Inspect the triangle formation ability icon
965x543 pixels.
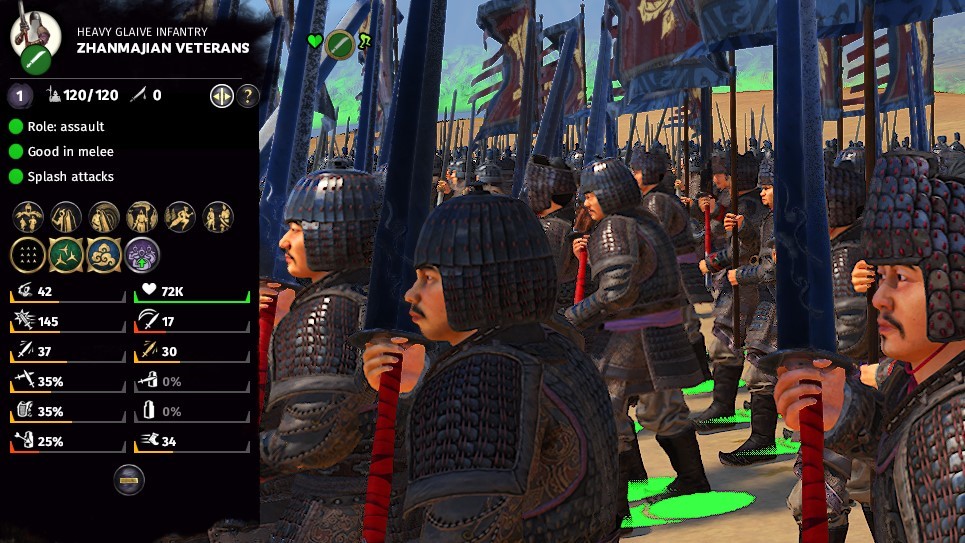point(27,255)
